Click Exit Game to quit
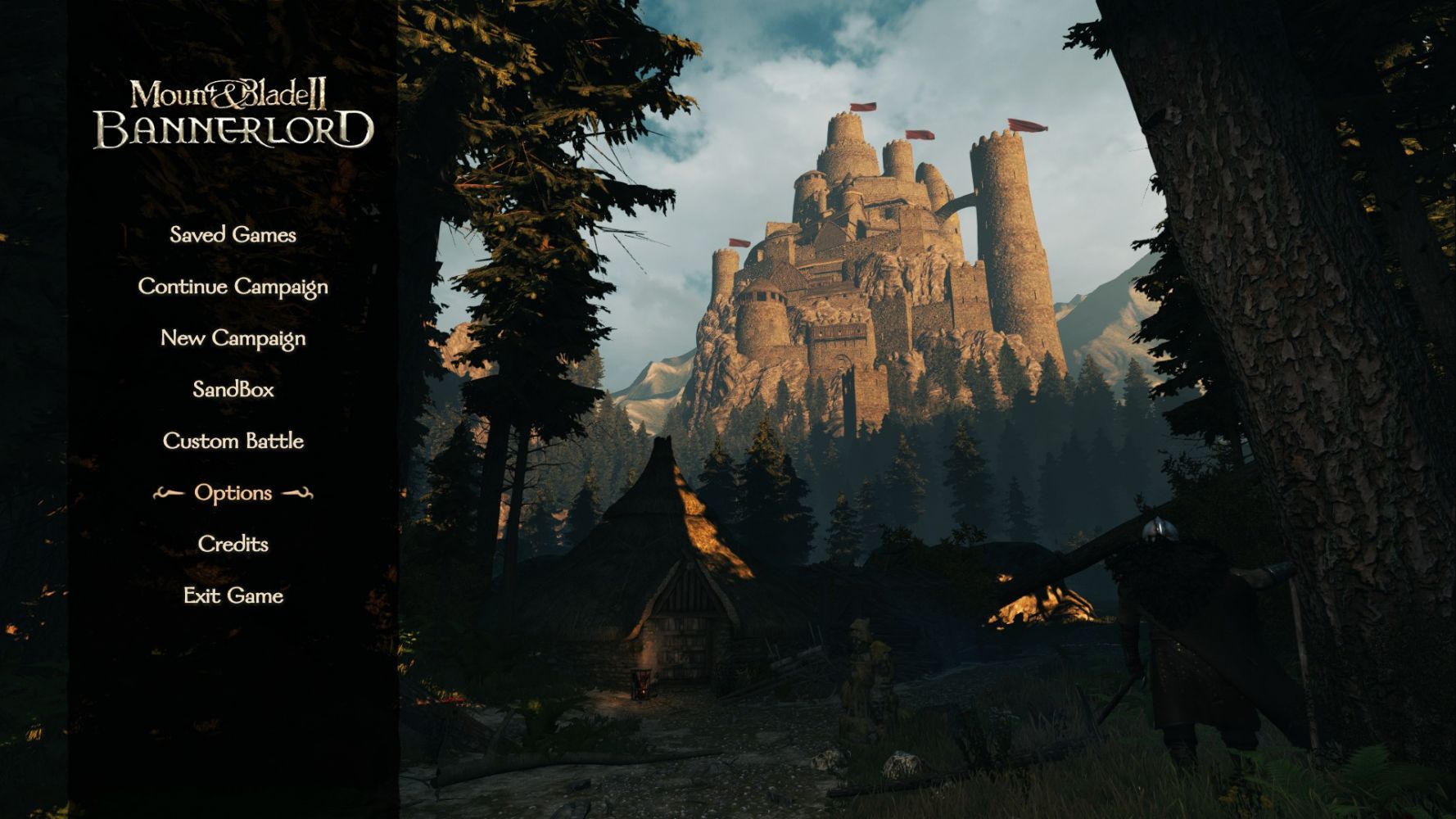Viewport: 1456px width, 819px height. click(233, 595)
